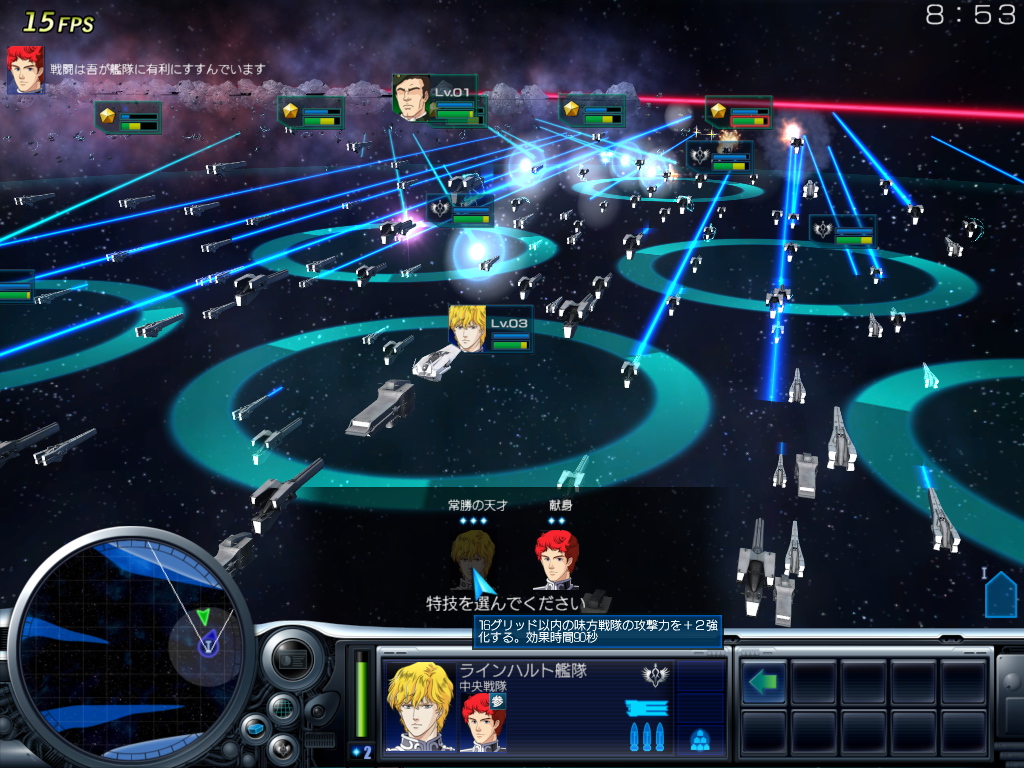
Task: Select the red-haired staff officer portrait
Action: coord(483,720)
